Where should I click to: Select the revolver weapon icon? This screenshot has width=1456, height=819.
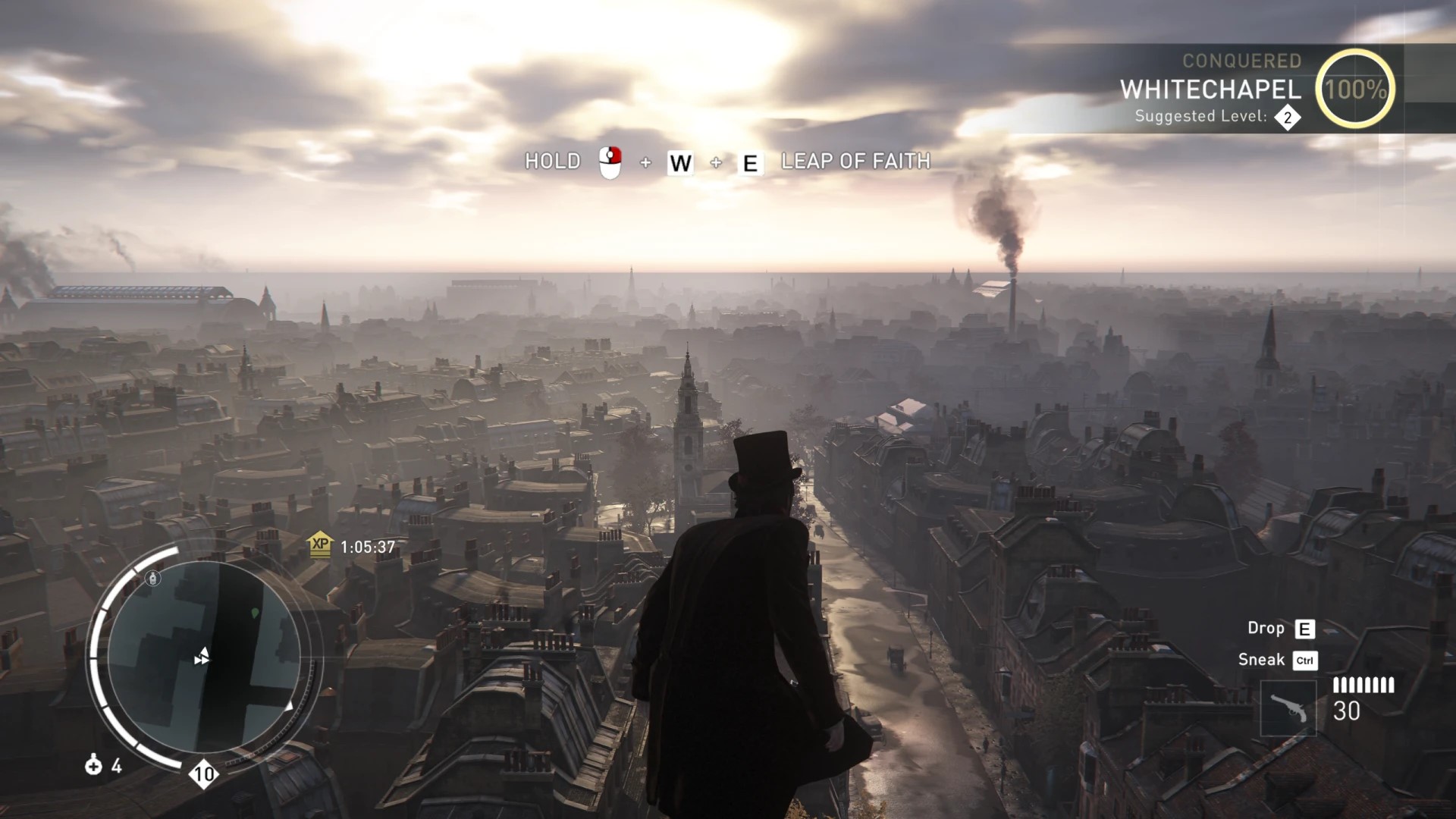point(1288,709)
